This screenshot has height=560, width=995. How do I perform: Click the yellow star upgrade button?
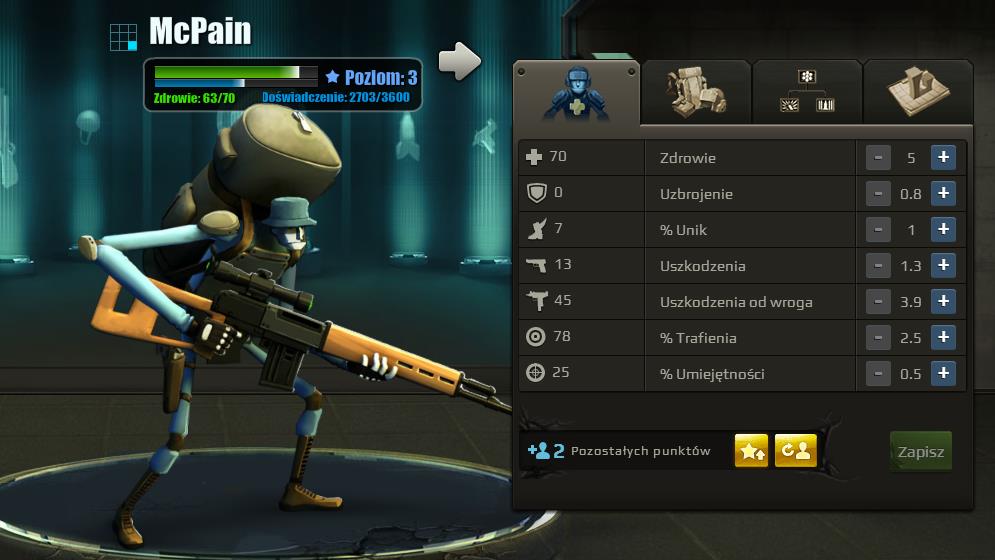[752, 451]
